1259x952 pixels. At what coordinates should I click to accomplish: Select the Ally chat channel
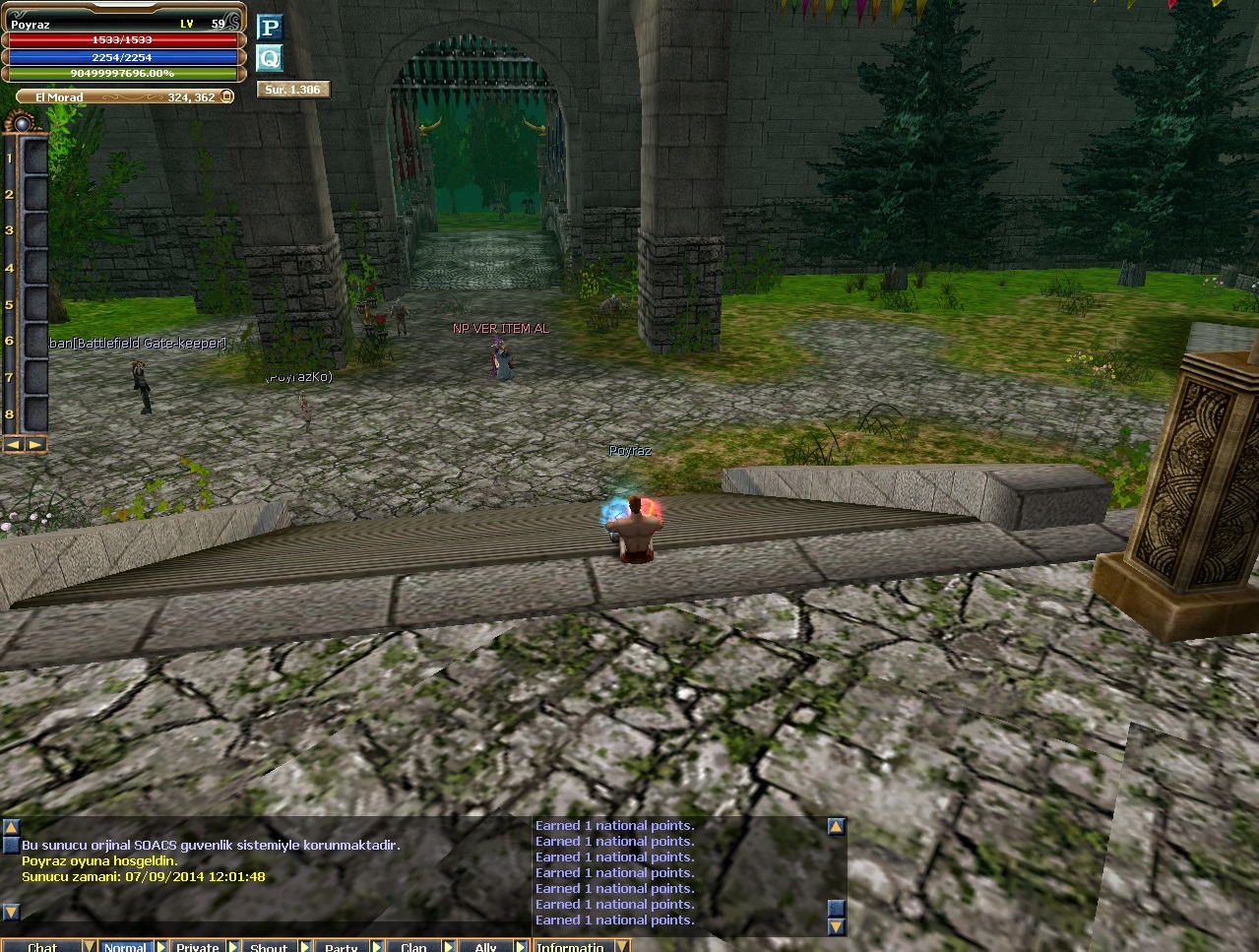click(x=485, y=946)
